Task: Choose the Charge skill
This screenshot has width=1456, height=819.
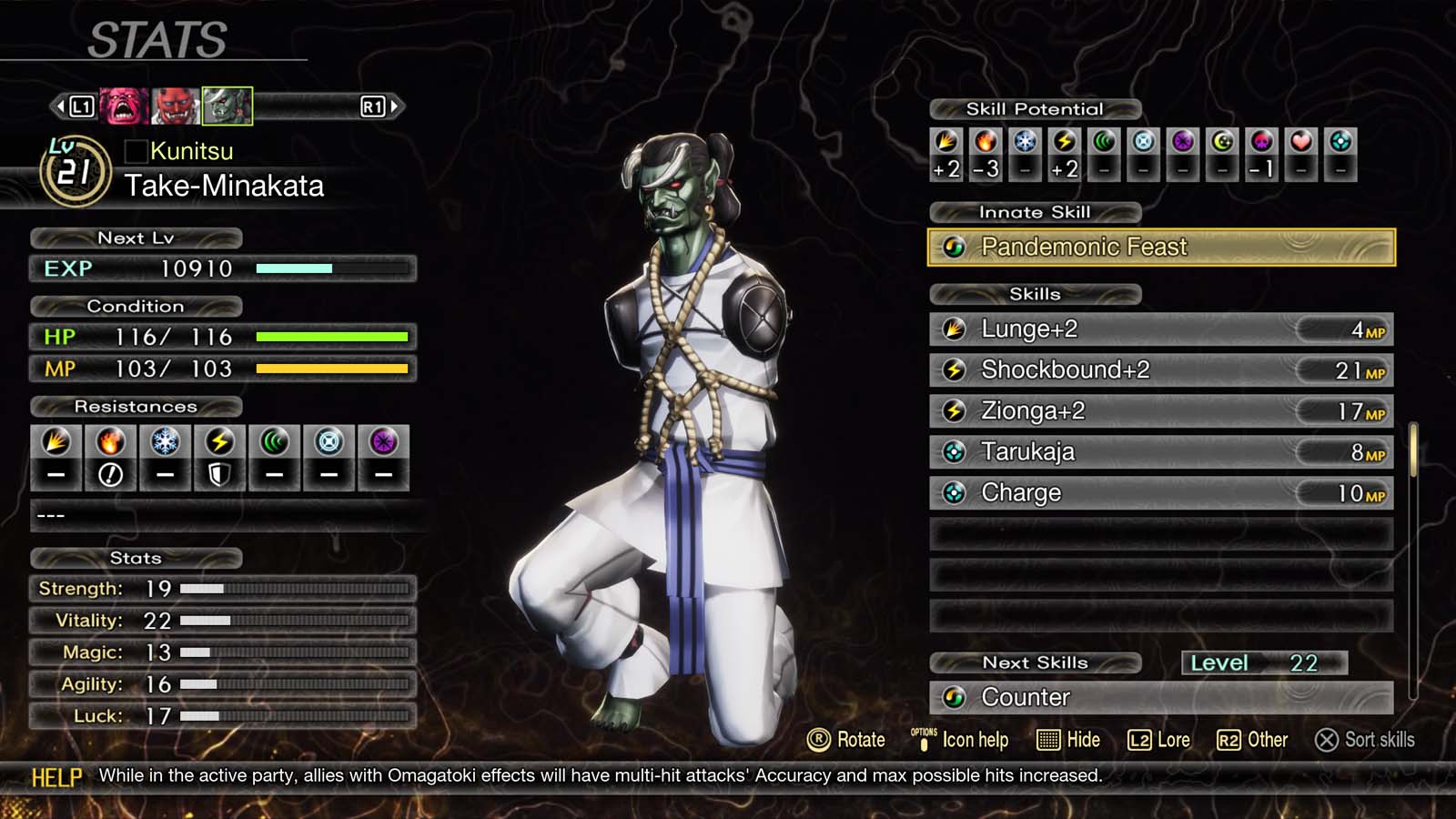Action: coord(1160,493)
